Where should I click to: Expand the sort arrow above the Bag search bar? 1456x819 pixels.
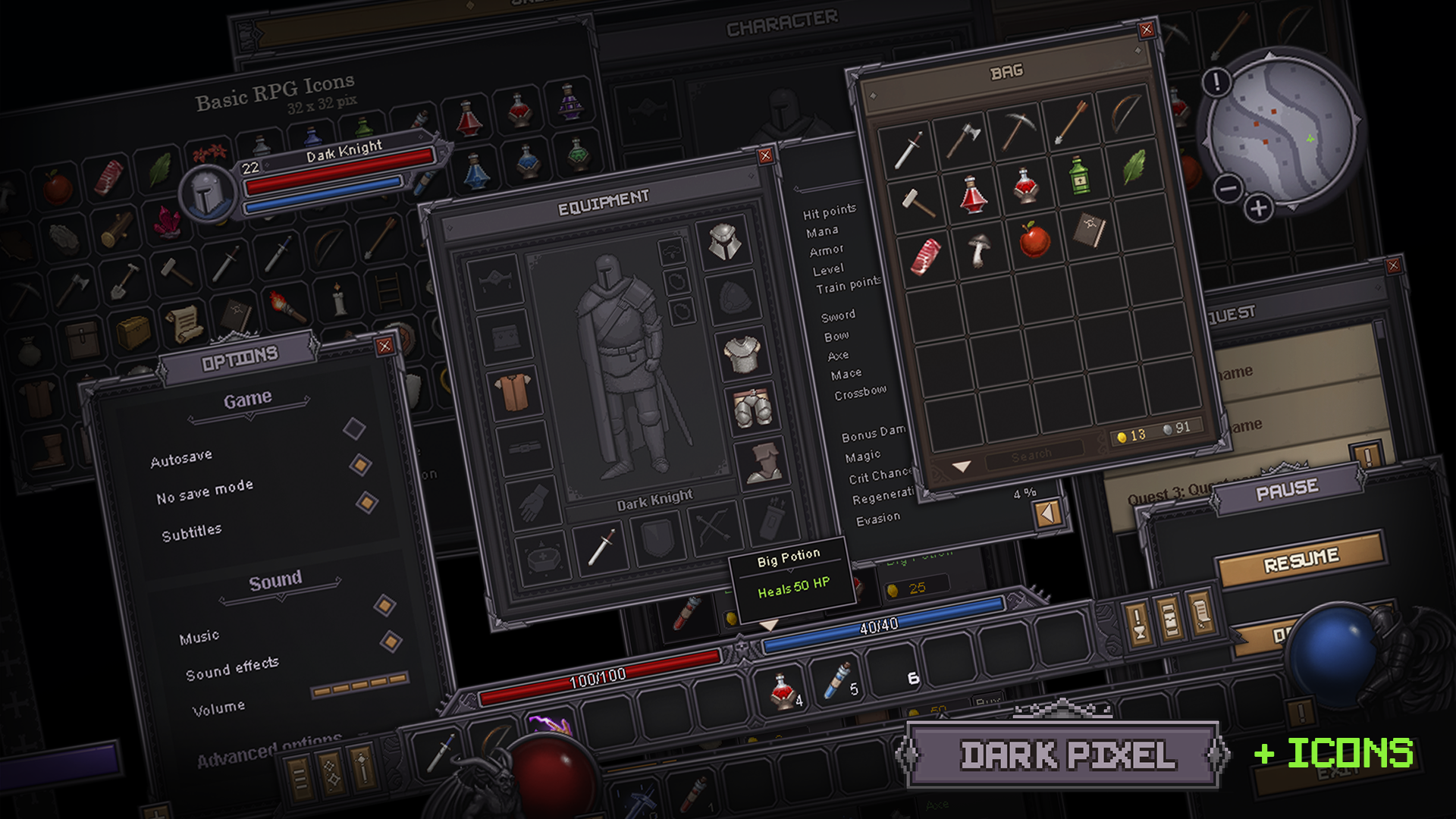[x=962, y=466]
